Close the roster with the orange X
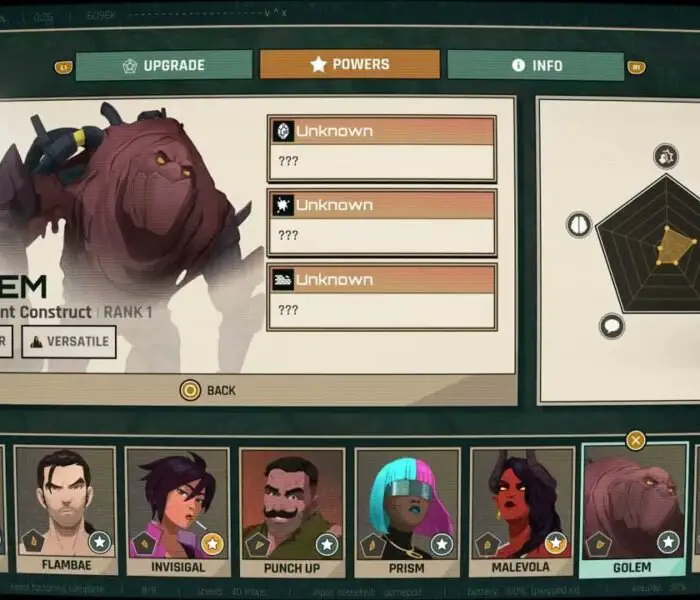Screen dimensions: 700x600 click(635, 440)
